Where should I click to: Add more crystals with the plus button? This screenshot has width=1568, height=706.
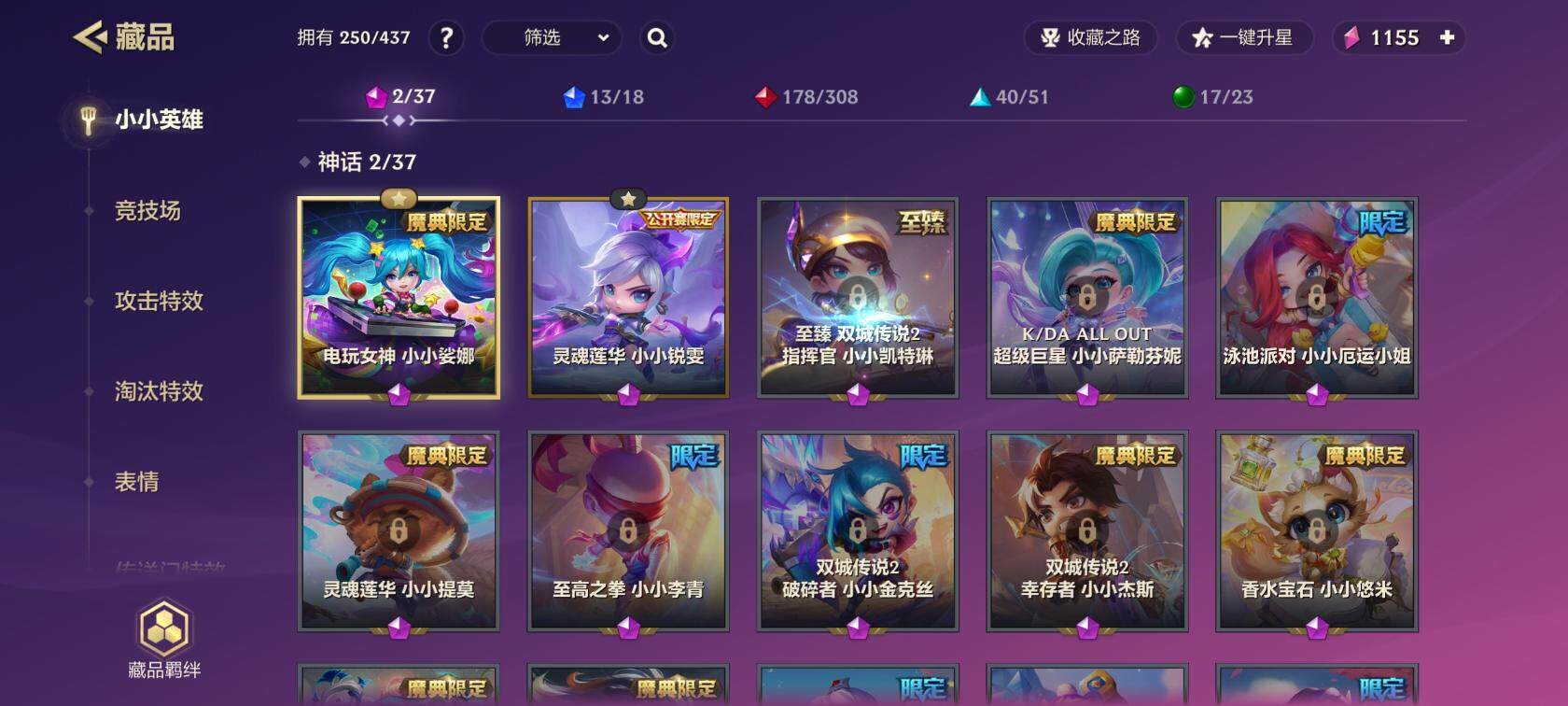pos(1447,38)
